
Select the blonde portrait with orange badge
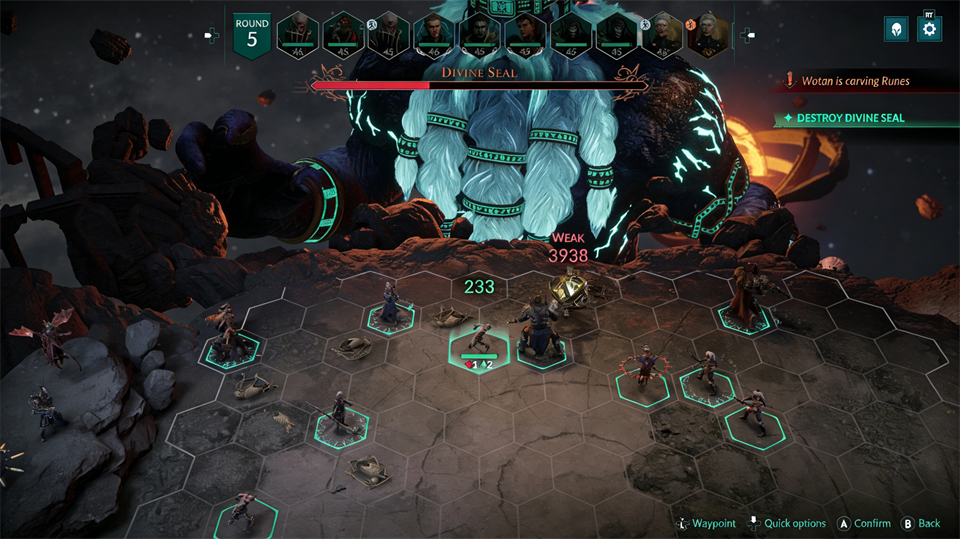(708, 34)
